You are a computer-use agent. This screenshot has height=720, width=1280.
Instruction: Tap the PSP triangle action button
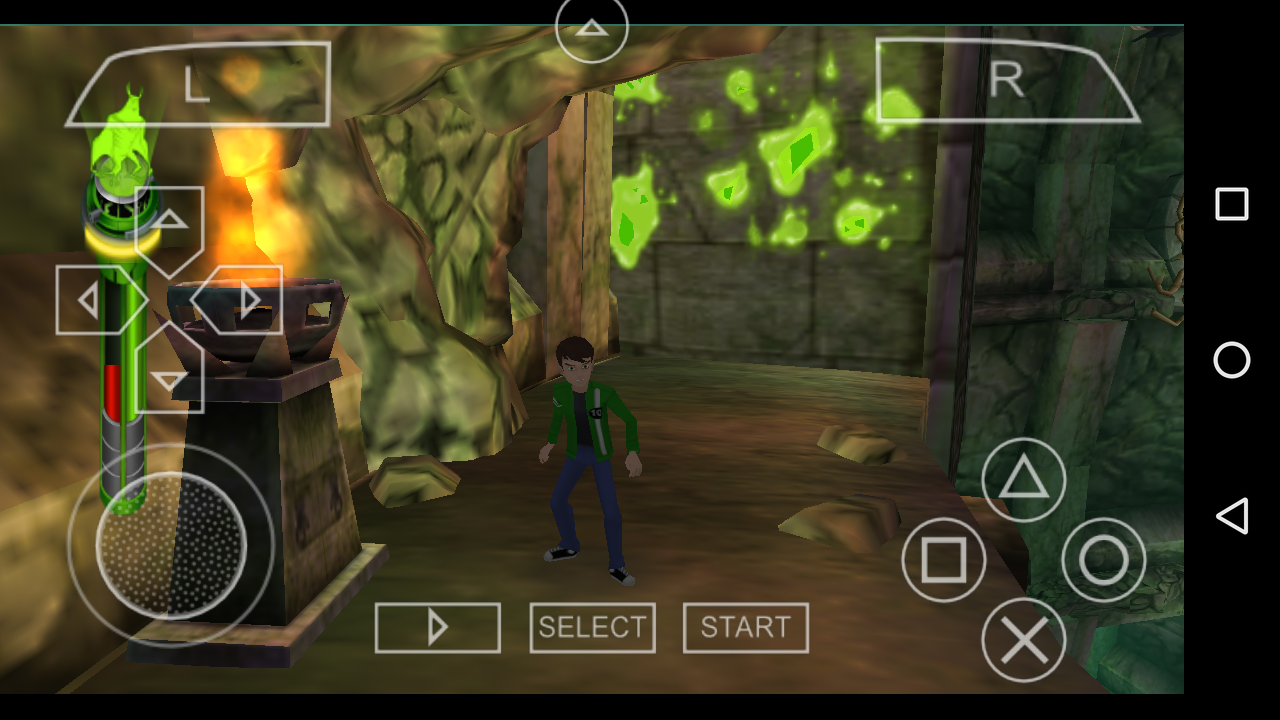(1023, 480)
